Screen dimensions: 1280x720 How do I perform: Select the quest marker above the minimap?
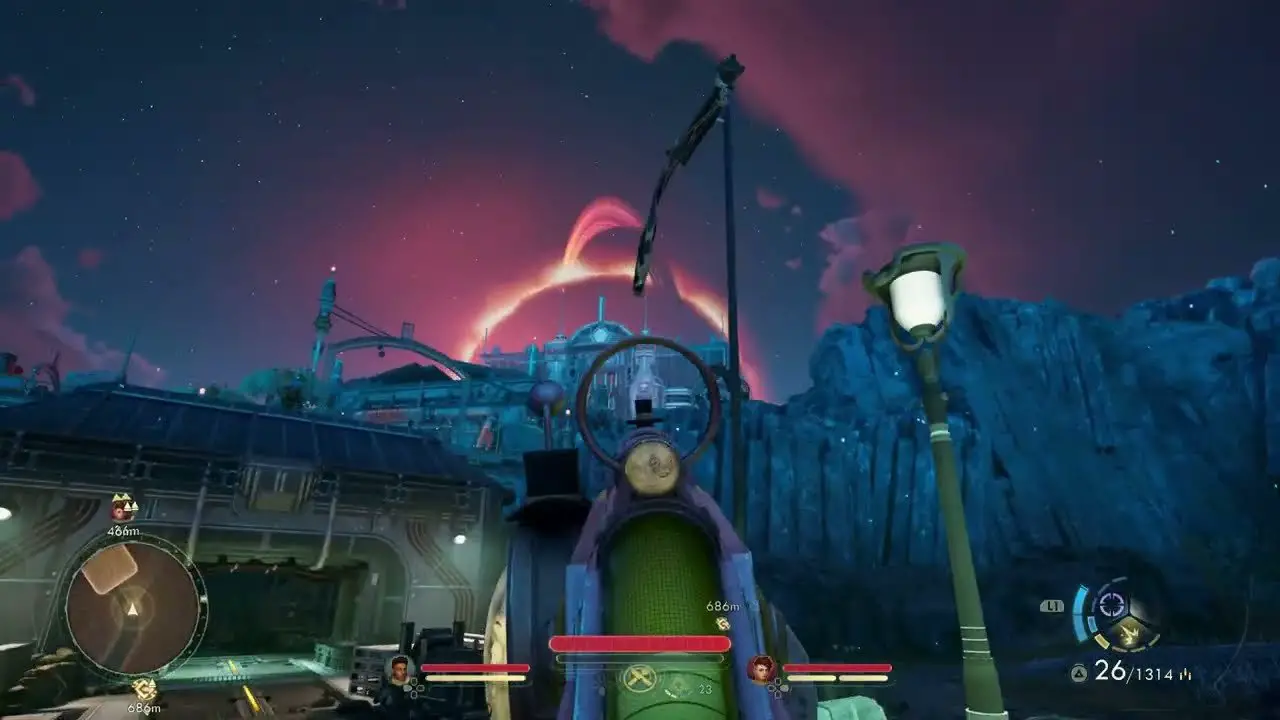[124, 507]
